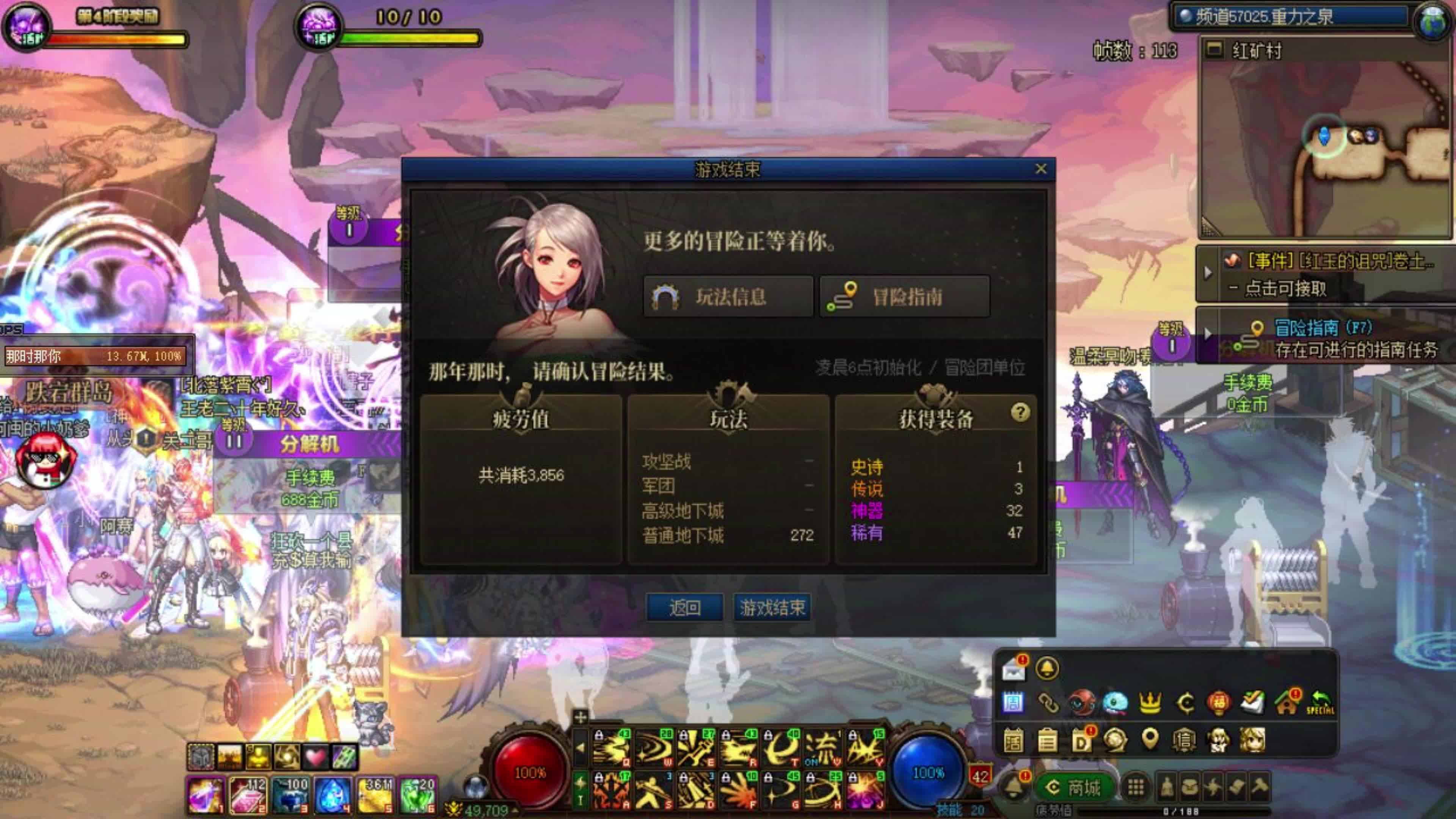Click the 返回 button in the dialog
Screen dimensions: 1456x819
(x=686, y=608)
